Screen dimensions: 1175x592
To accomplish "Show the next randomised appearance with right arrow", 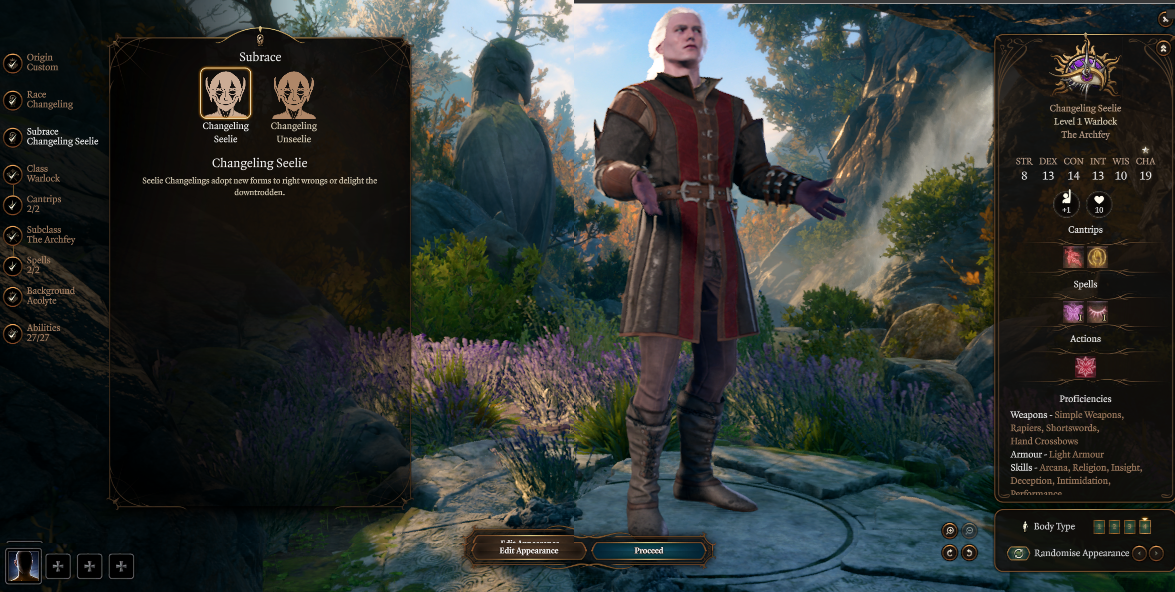I will point(1157,553).
